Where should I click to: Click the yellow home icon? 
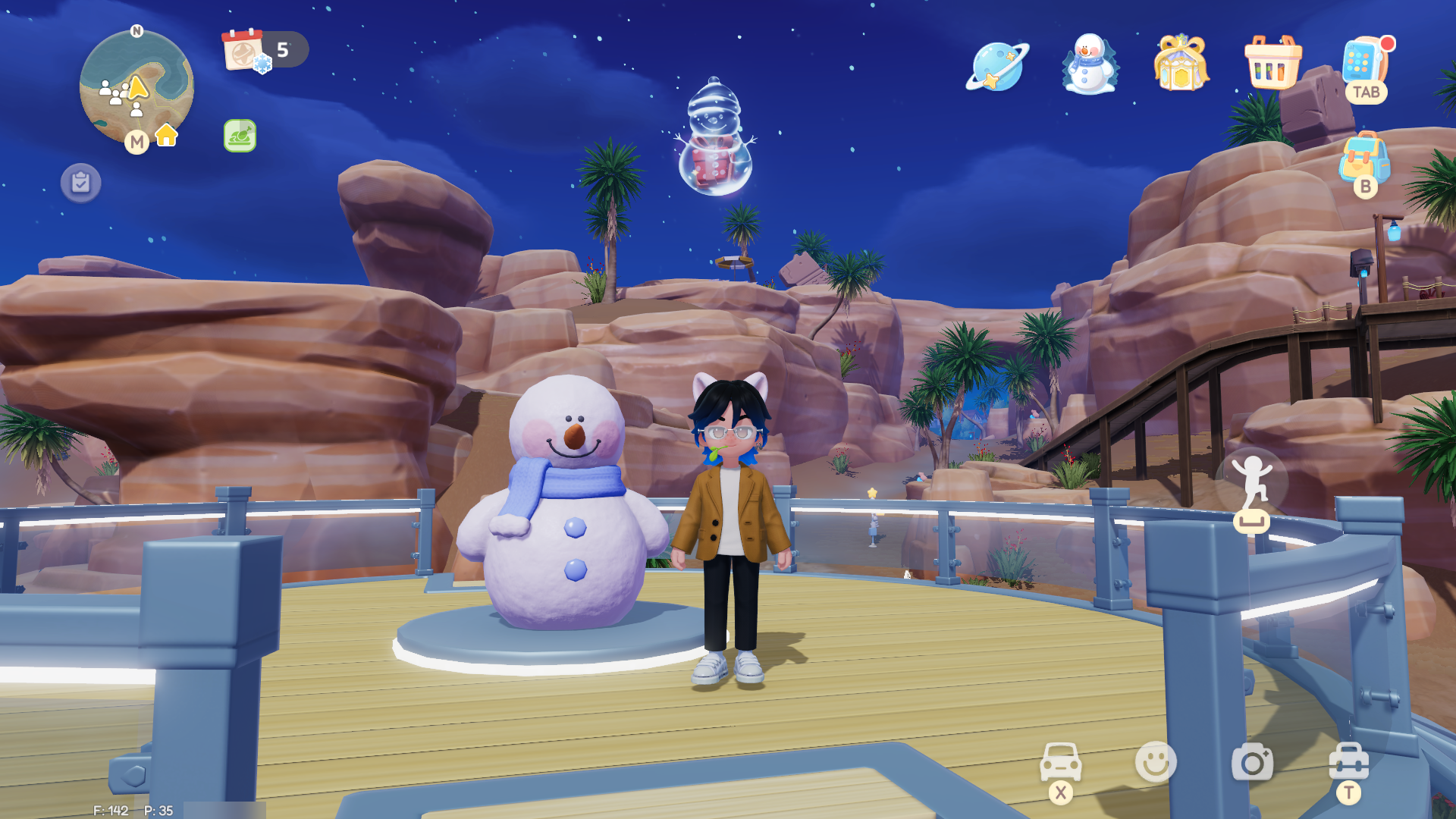pos(166,135)
